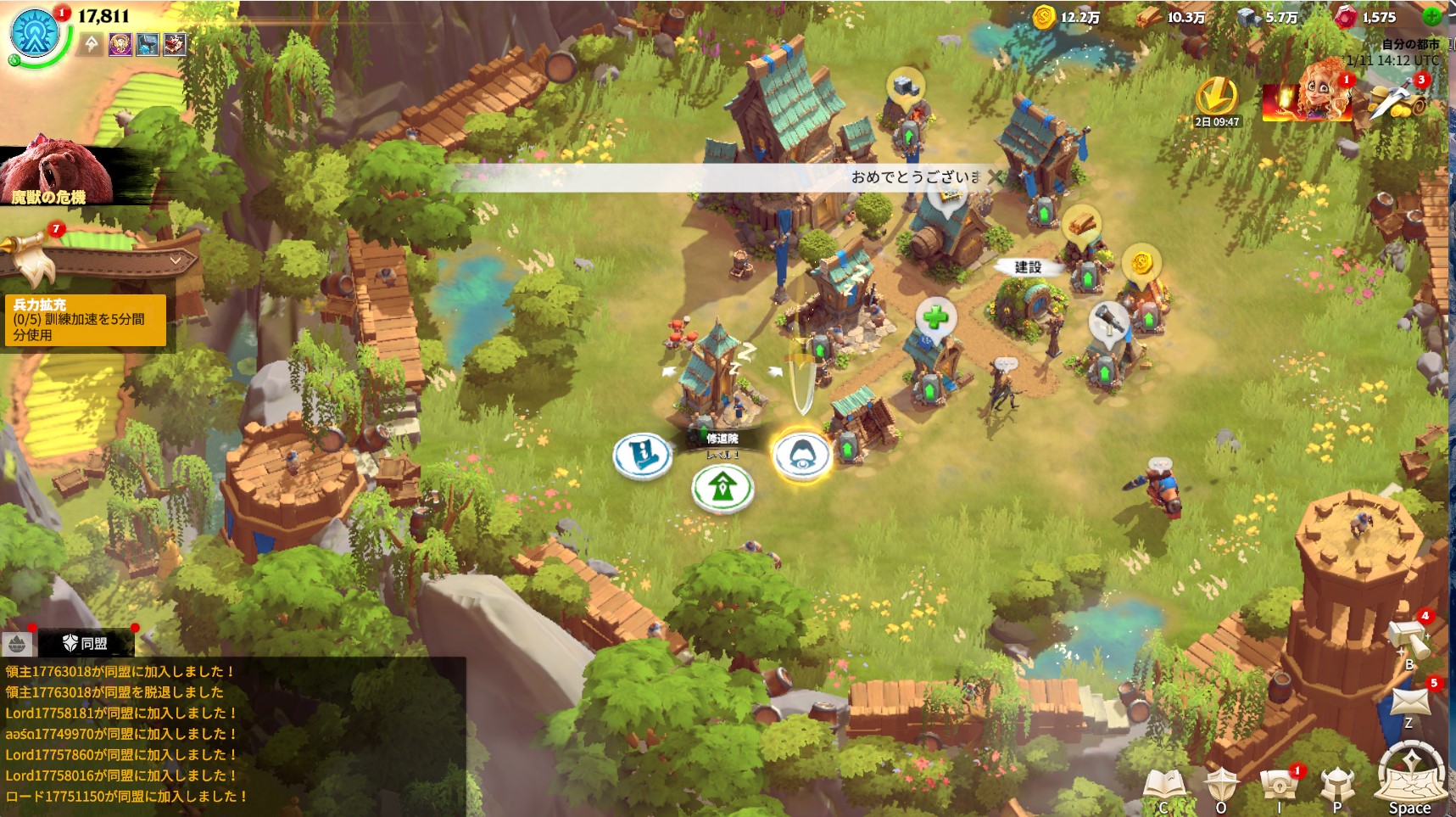Close the おめでとうございます notification banner

coord(996,176)
